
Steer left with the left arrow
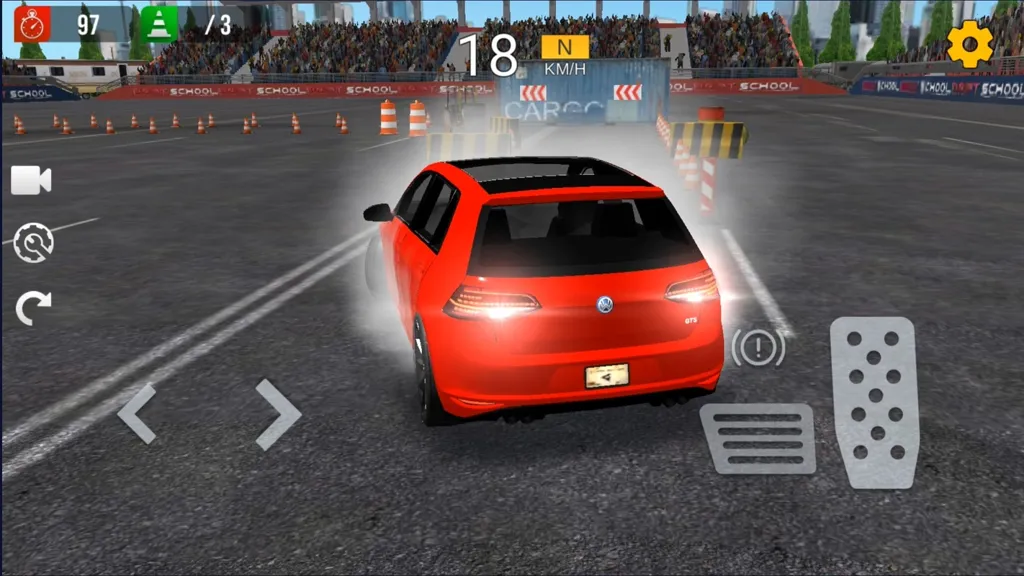[x=138, y=413]
